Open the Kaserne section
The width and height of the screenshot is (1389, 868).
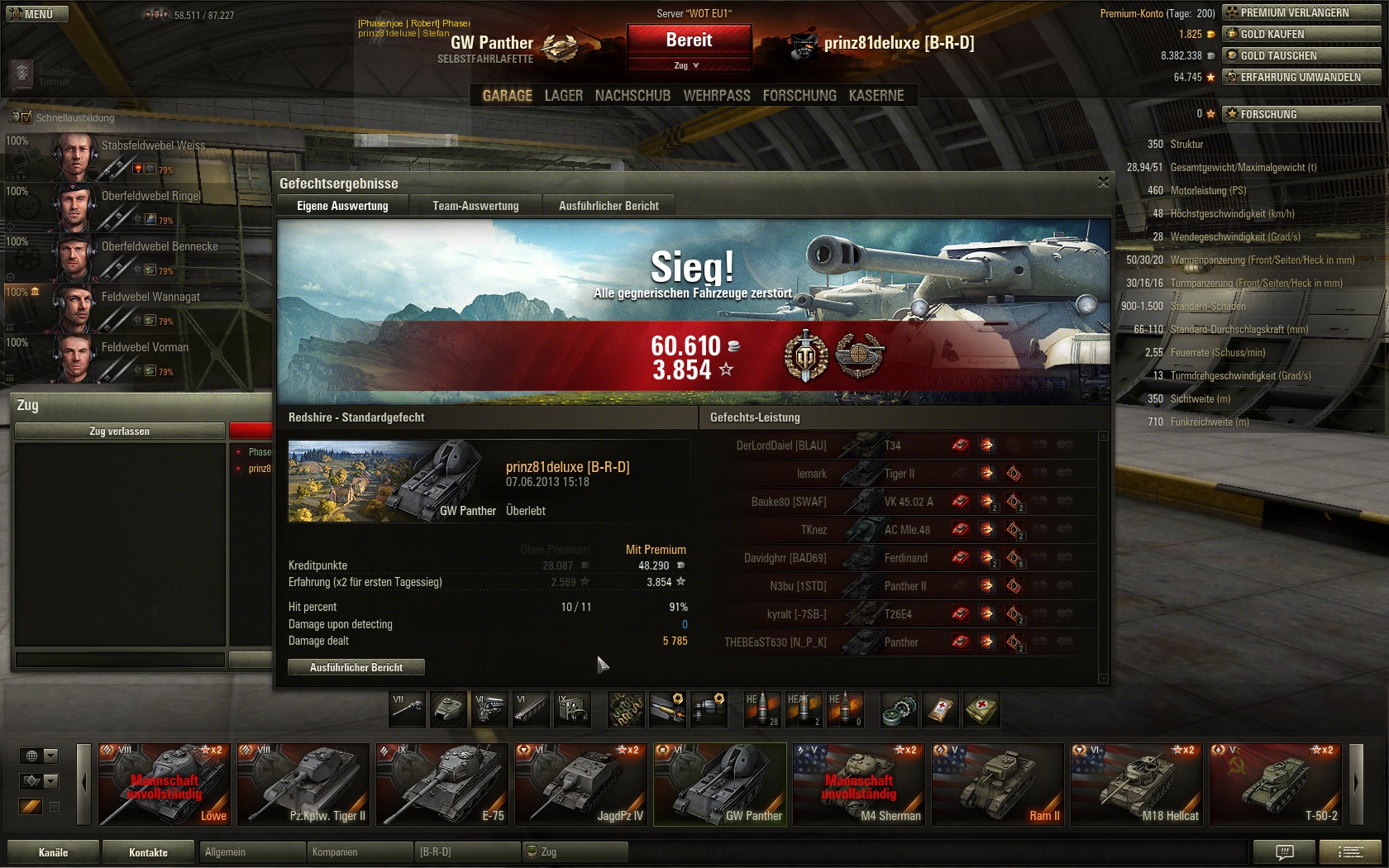click(876, 96)
